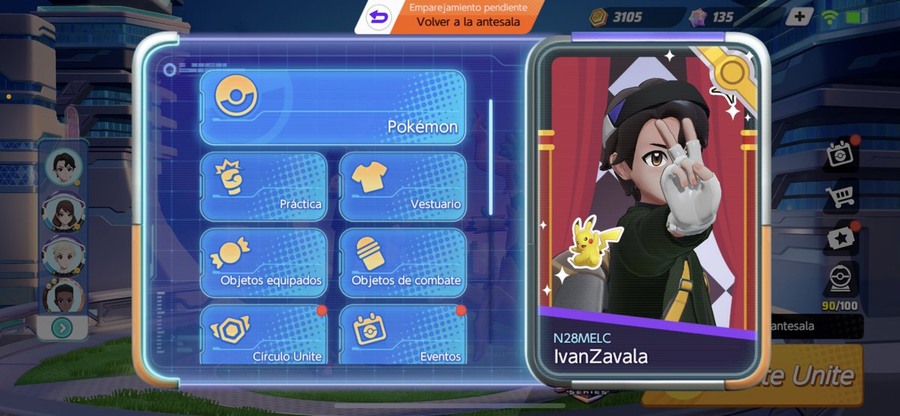Viewport: 900px width, 416px height.
Task: Select the top friend avatar with short black hair
Action: [62, 165]
